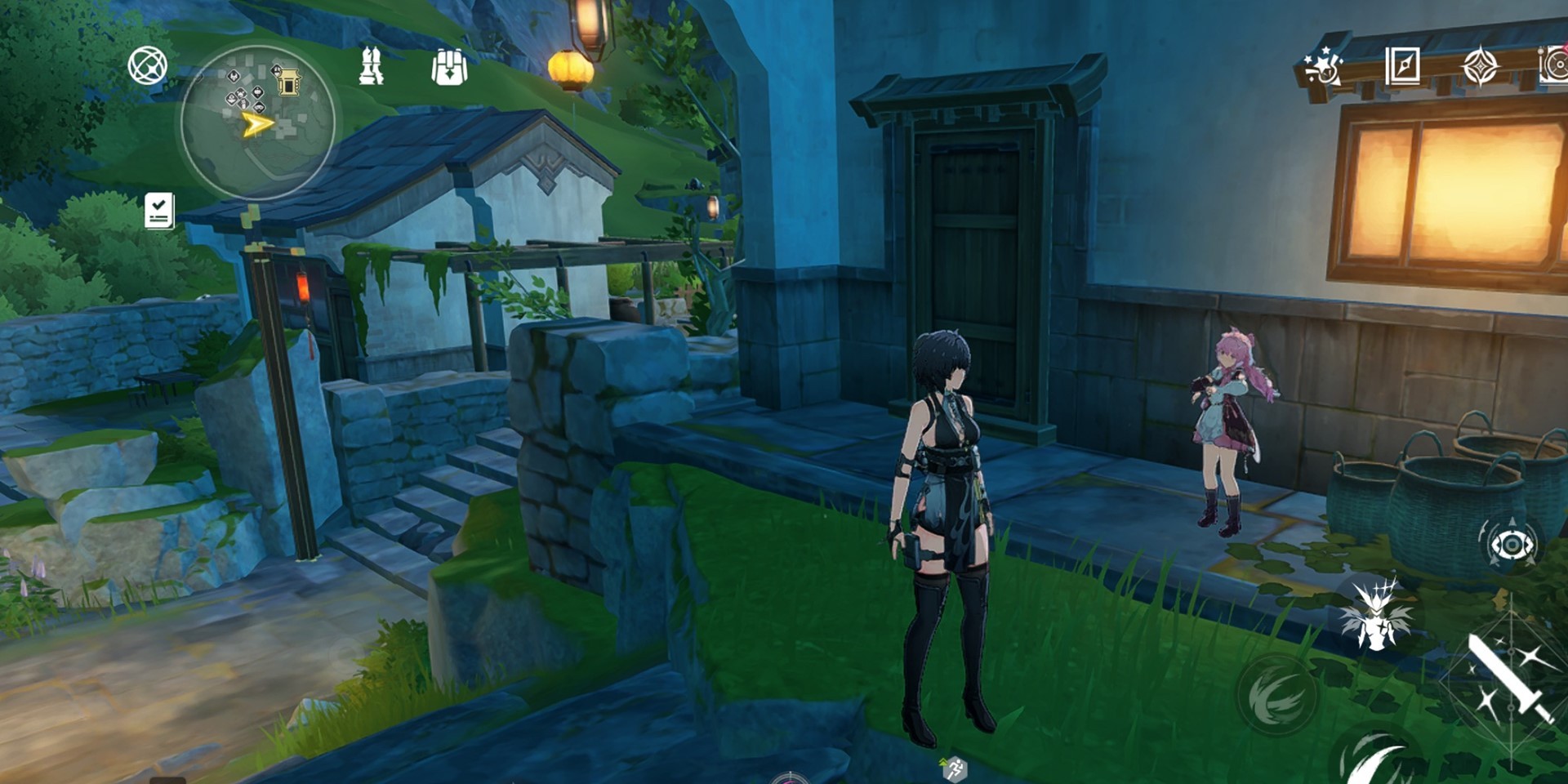1568x784 pixels.
Task: Open the circular minimap
Action: [x=257, y=122]
